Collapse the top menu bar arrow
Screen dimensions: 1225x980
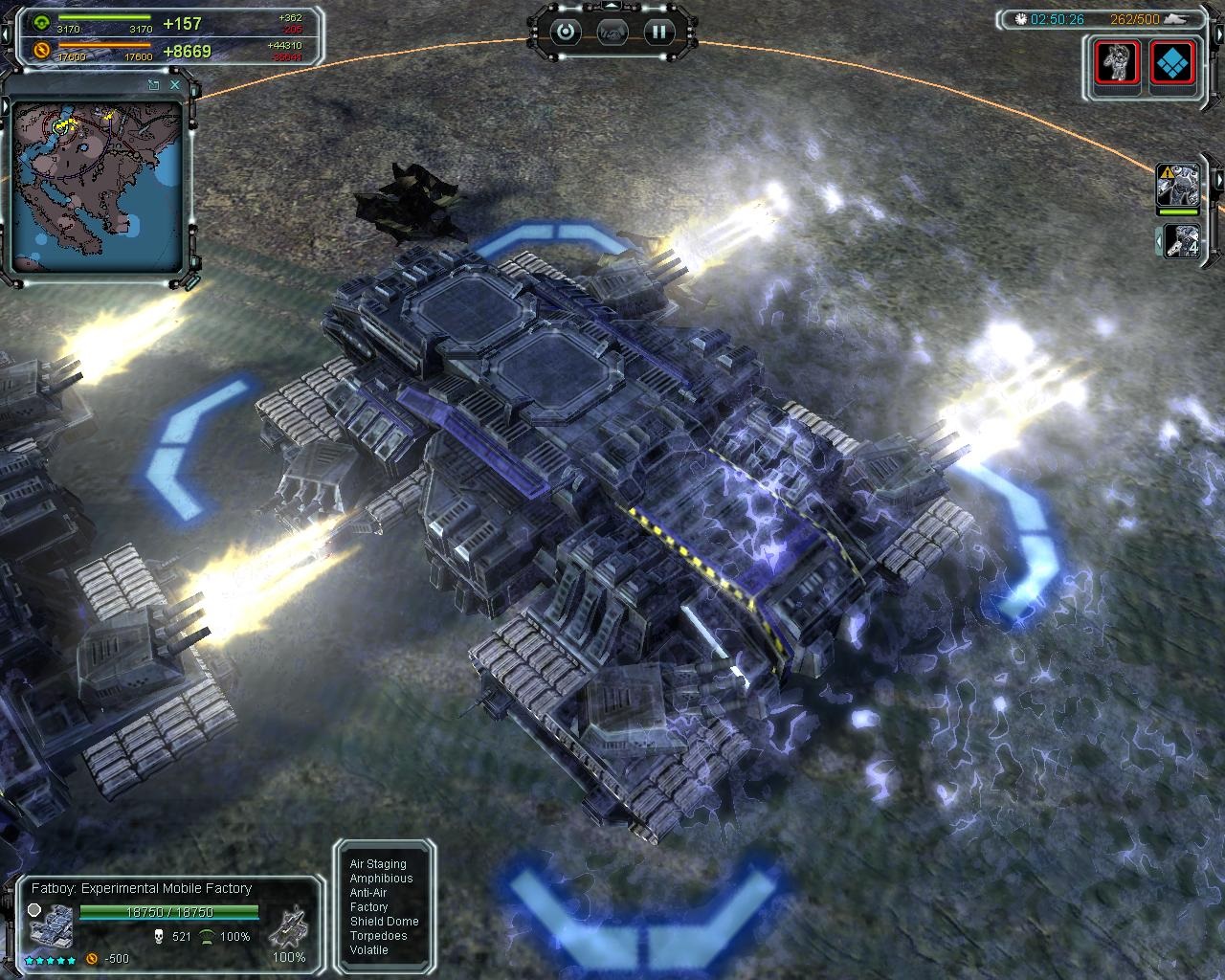point(612,7)
